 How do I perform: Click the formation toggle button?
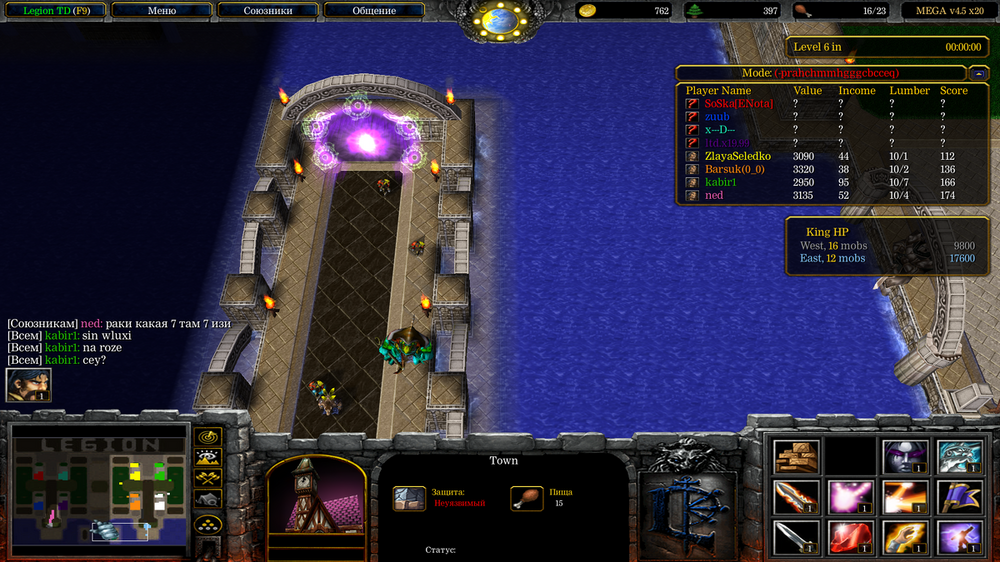208,524
